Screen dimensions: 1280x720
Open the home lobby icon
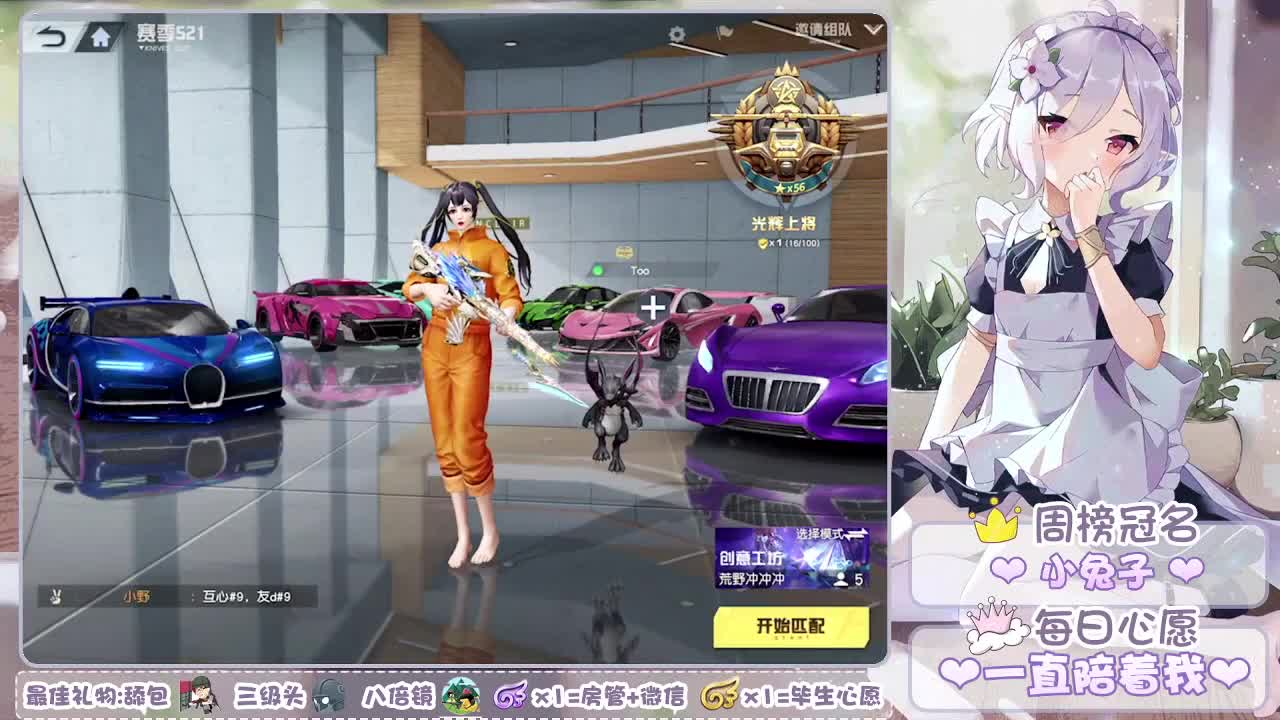[x=100, y=37]
